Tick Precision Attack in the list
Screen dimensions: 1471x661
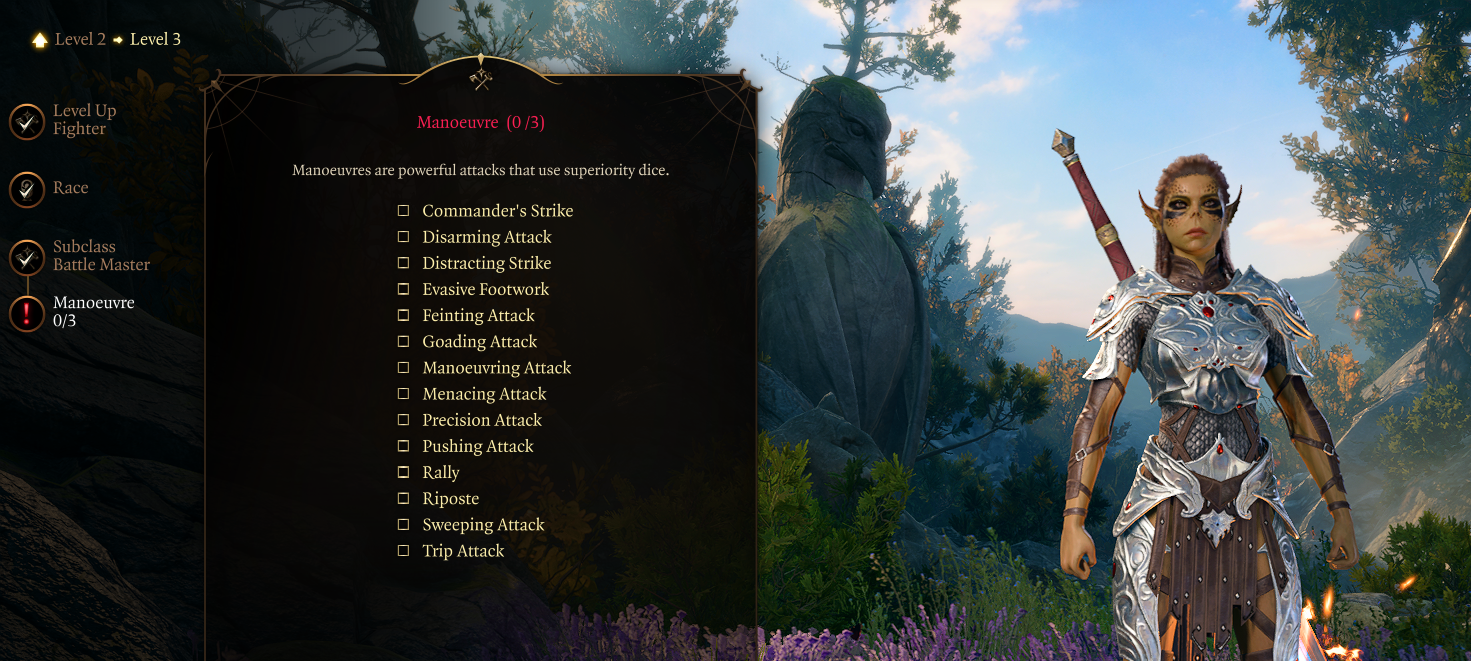404,420
